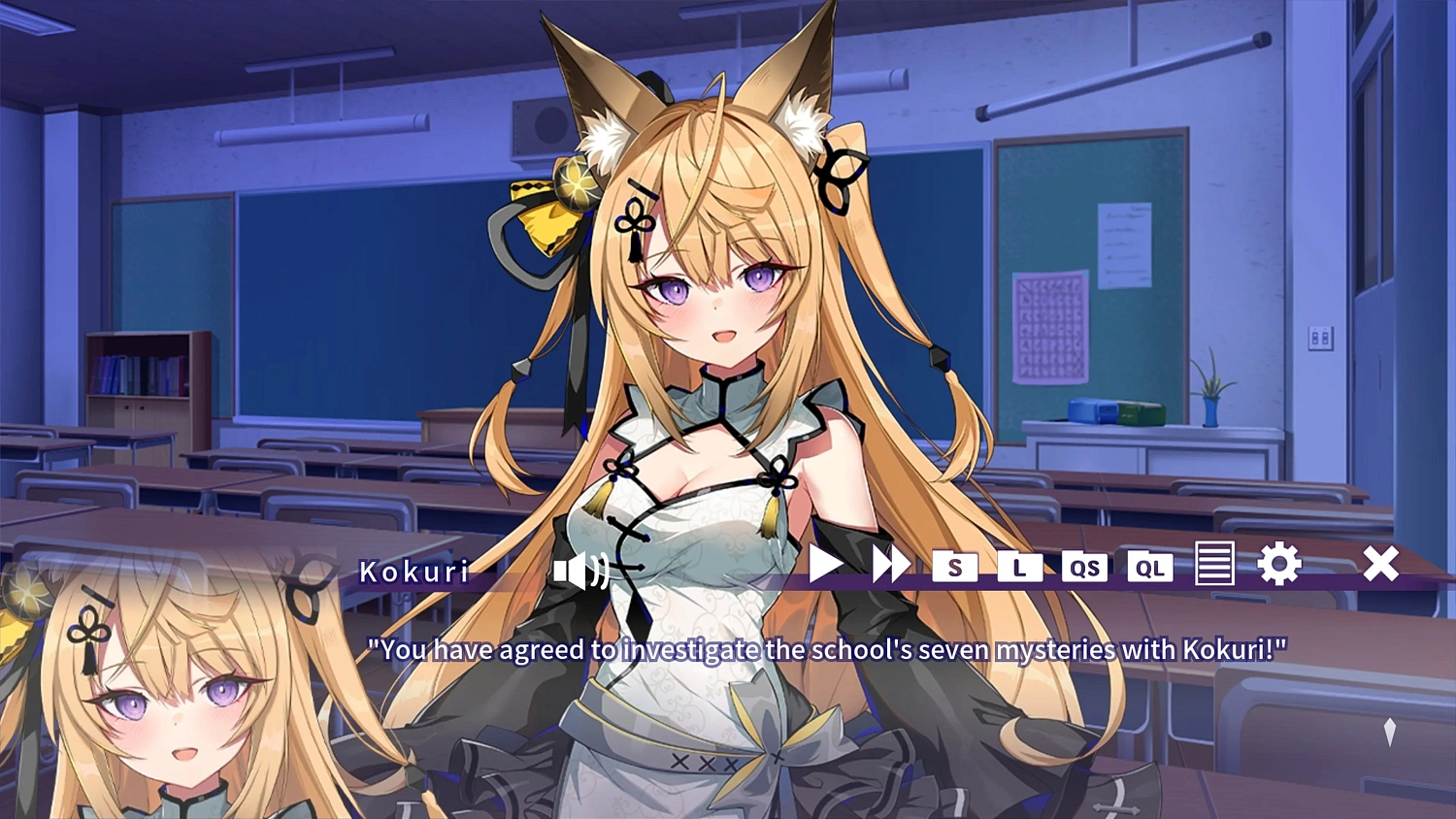Select the Kokuri name plate
Image resolution: width=1456 pixels, height=819 pixels.
(x=415, y=571)
